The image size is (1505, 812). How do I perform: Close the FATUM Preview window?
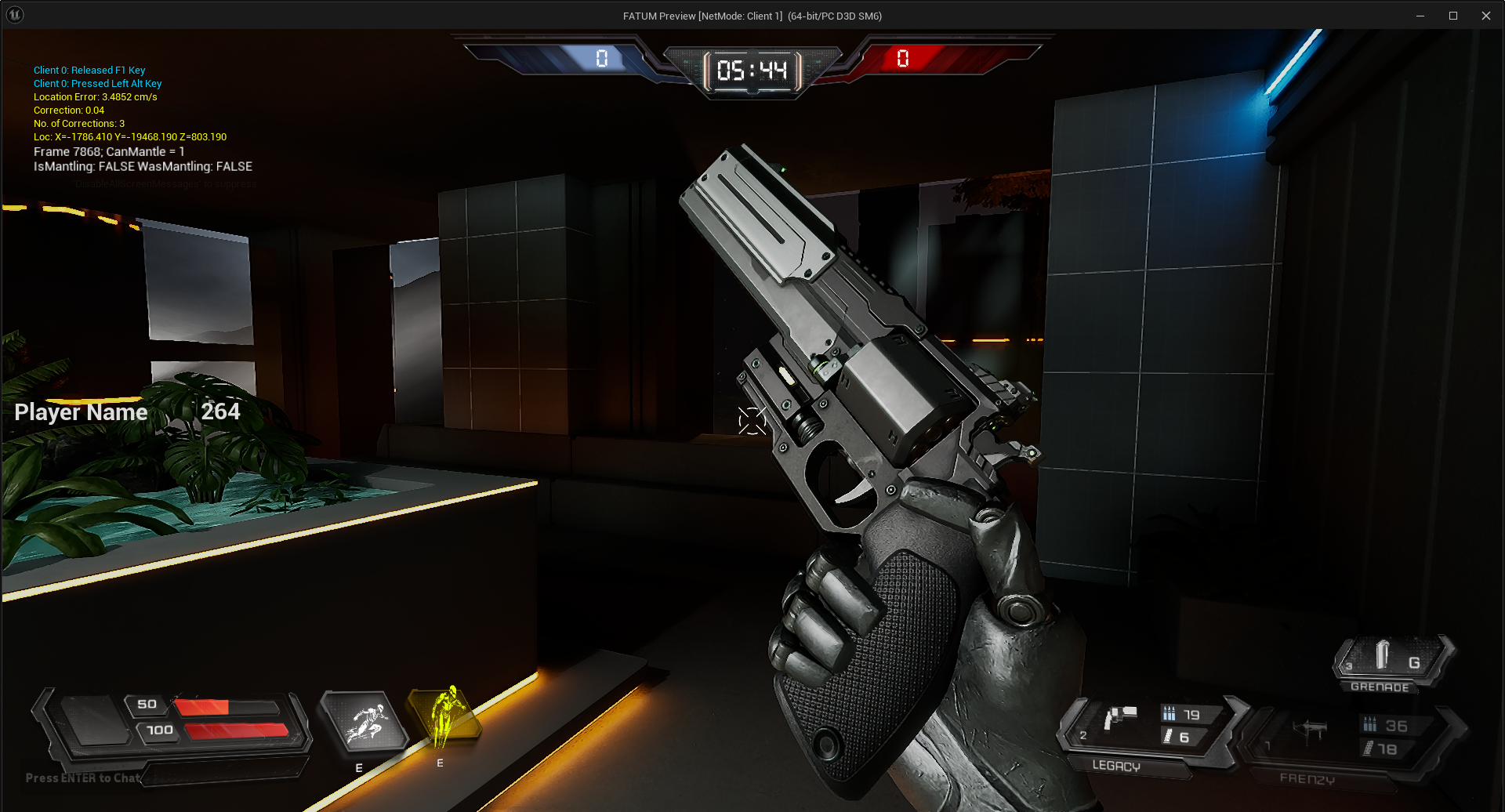pos(1485,16)
